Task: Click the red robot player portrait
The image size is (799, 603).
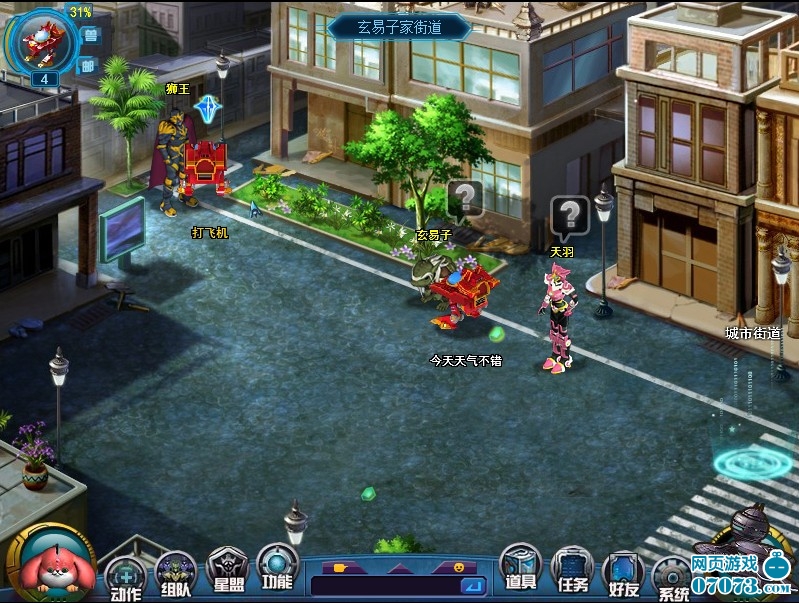Action: 41,40
